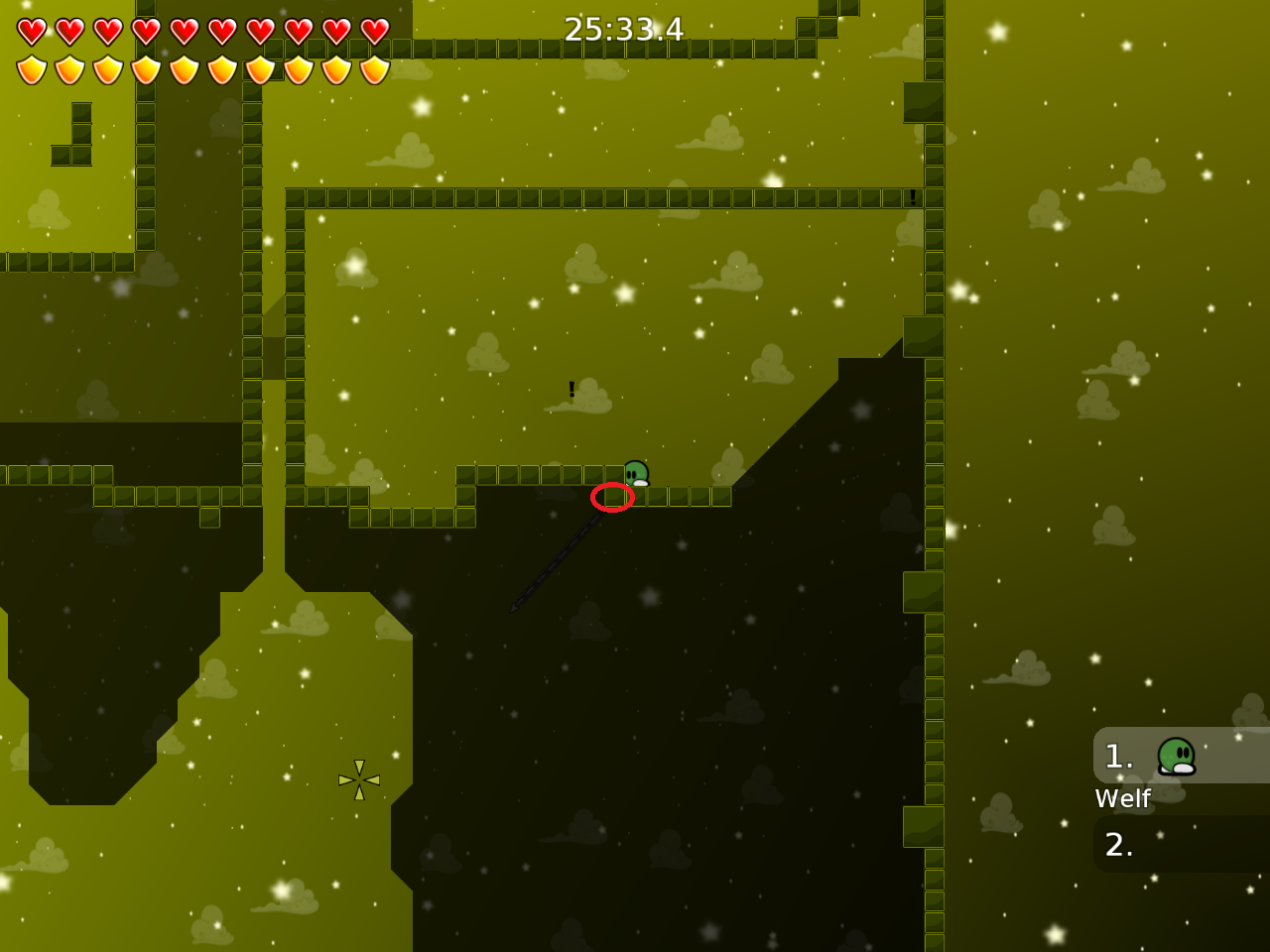The width and height of the screenshot is (1270, 952).
Task: Click the exclamation mark on the right wall
Action: click(x=912, y=197)
